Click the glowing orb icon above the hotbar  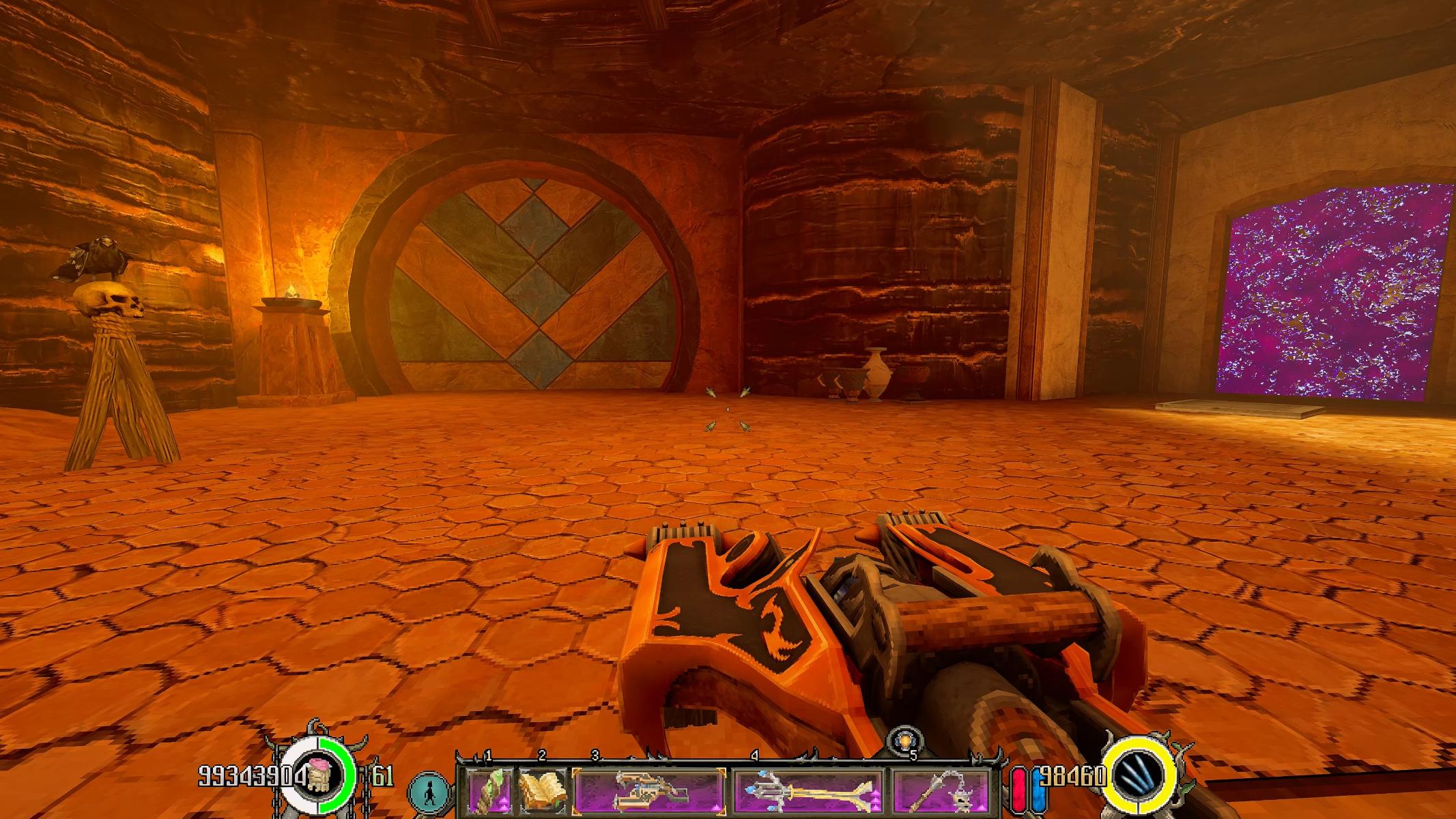point(905,742)
